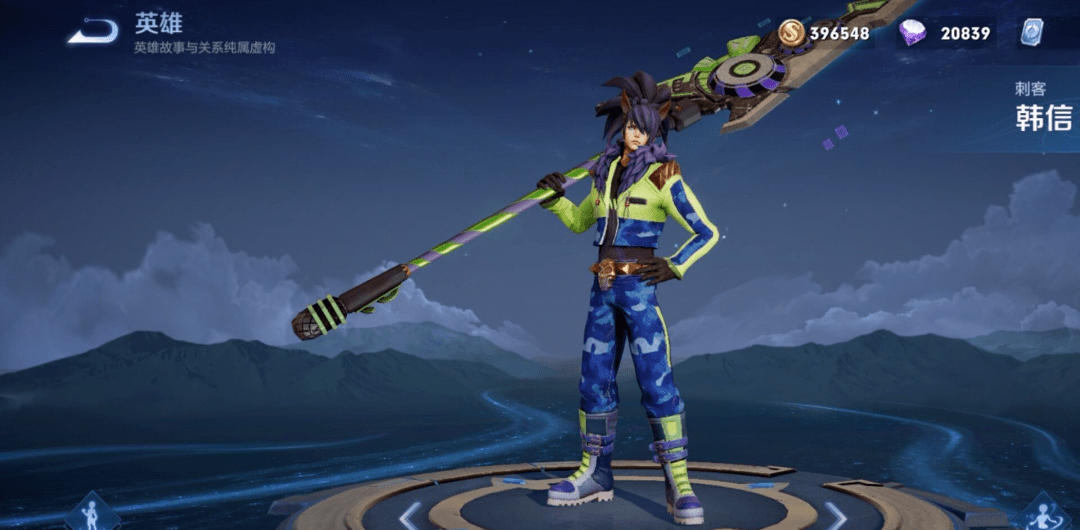The image size is (1080, 530).
Task: Open the blue card ticket icon
Action: coord(1031,33)
